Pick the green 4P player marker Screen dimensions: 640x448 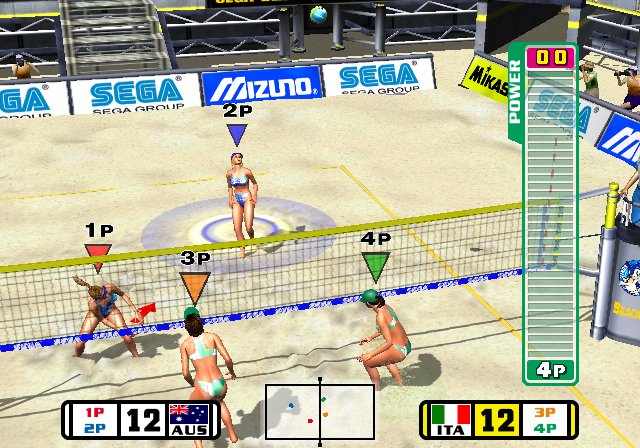(x=375, y=264)
